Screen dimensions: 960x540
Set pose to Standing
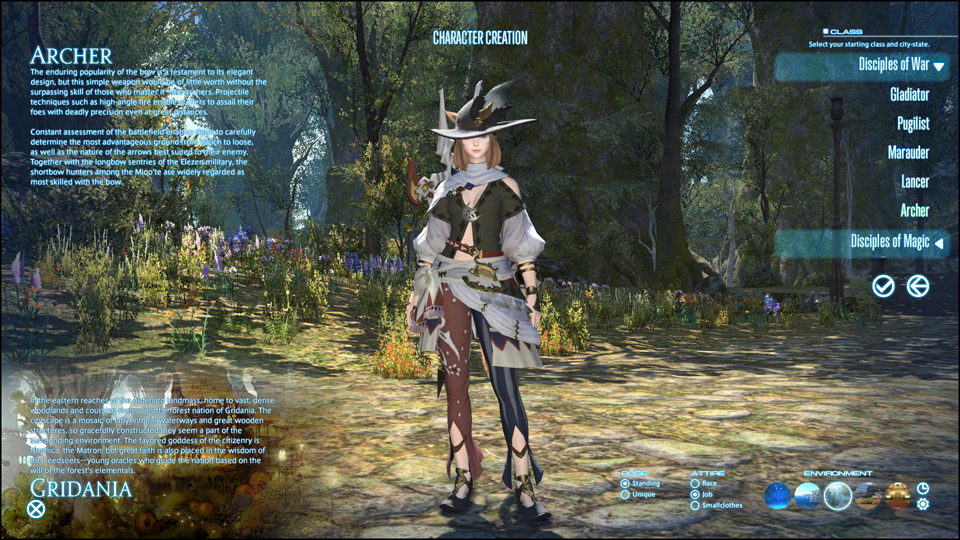pyautogui.click(x=626, y=484)
